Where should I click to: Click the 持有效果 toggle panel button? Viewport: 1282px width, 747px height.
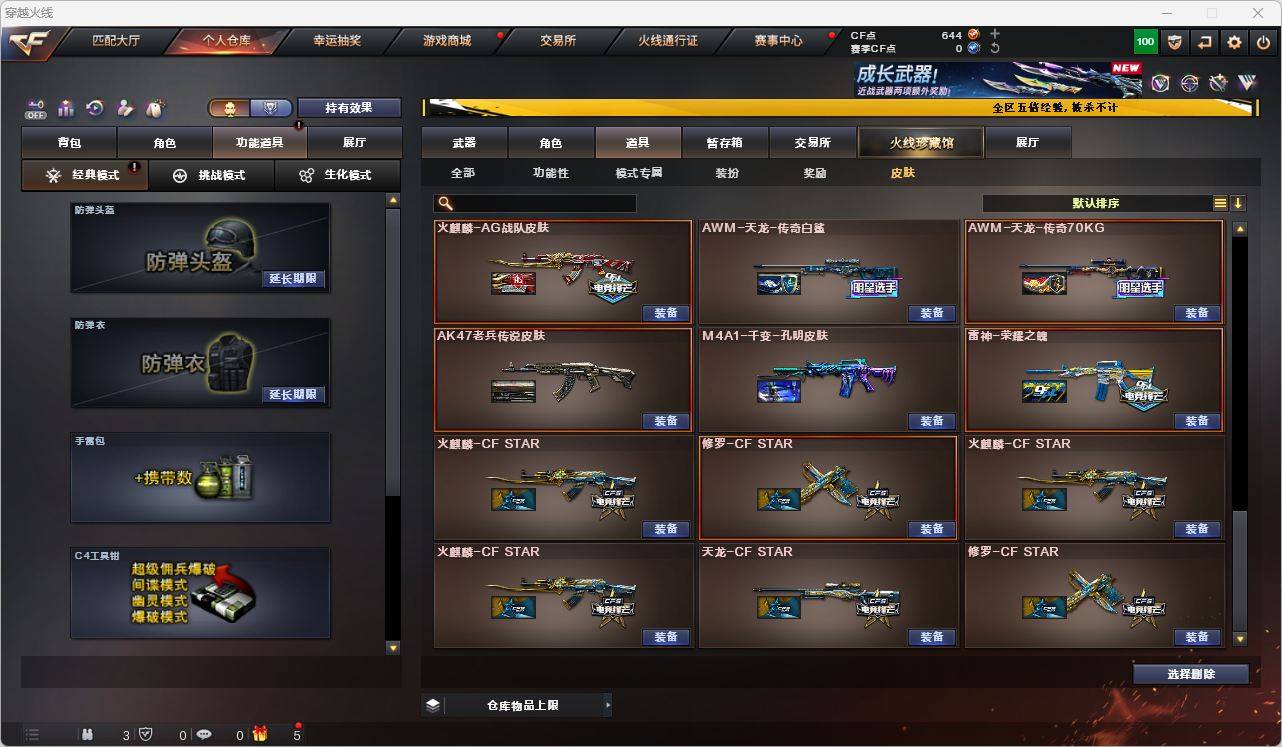tap(349, 107)
